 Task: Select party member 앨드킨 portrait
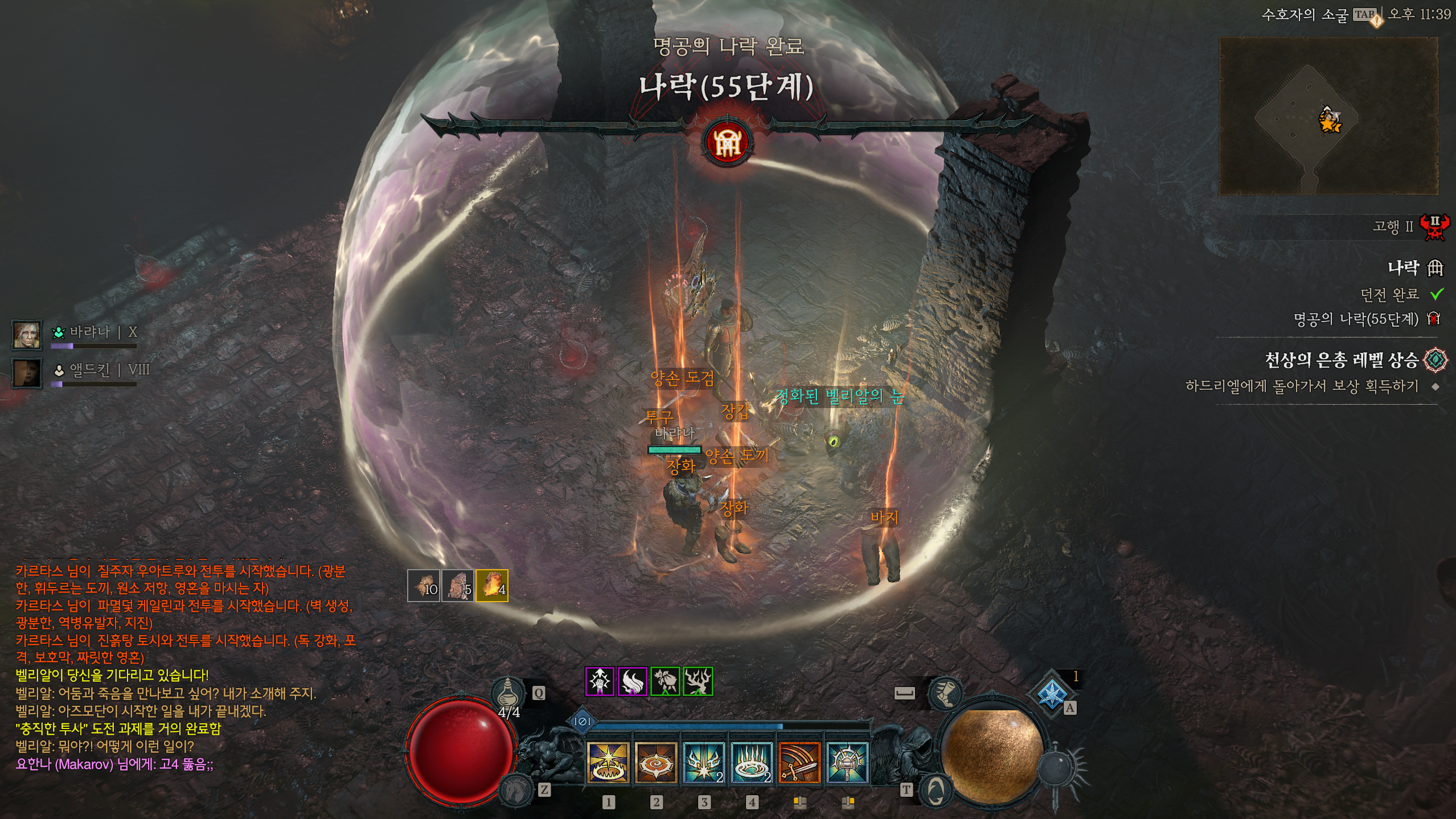27,373
